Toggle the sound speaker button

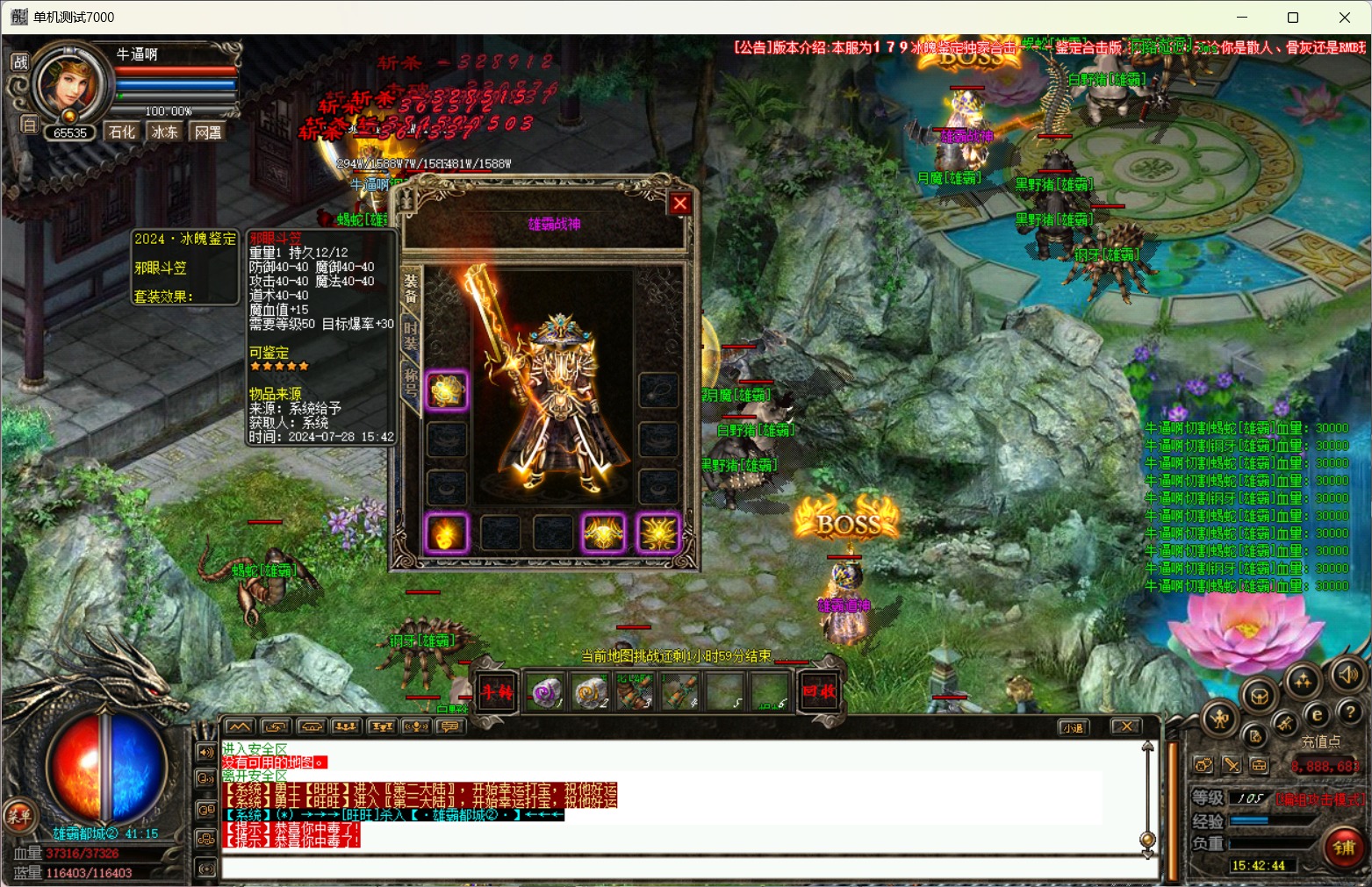[1347, 674]
